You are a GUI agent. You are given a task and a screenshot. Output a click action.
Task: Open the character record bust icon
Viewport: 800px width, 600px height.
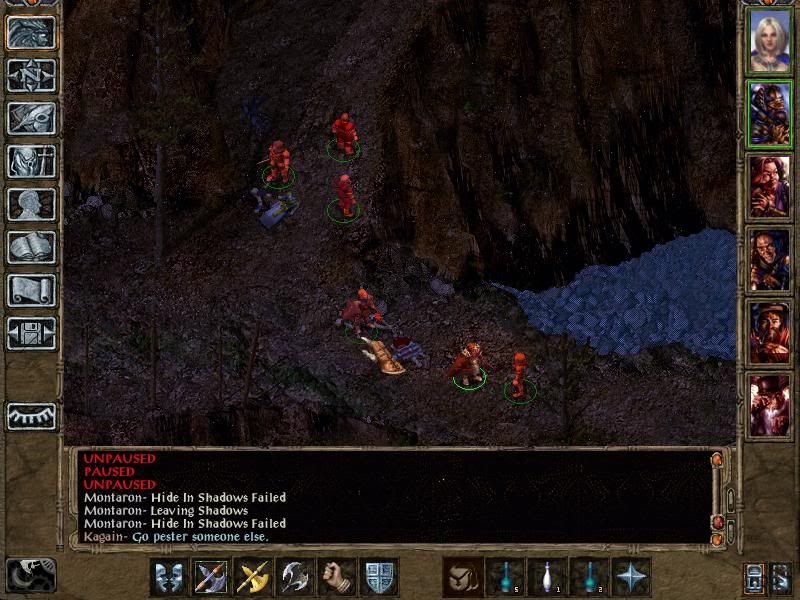(31, 204)
